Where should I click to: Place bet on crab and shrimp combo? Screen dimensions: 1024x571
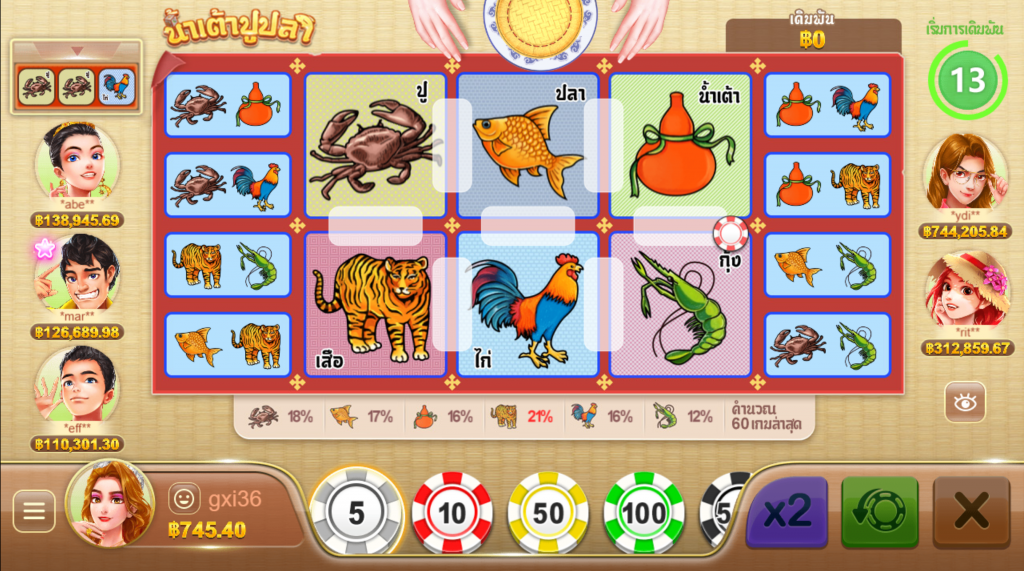pos(827,345)
